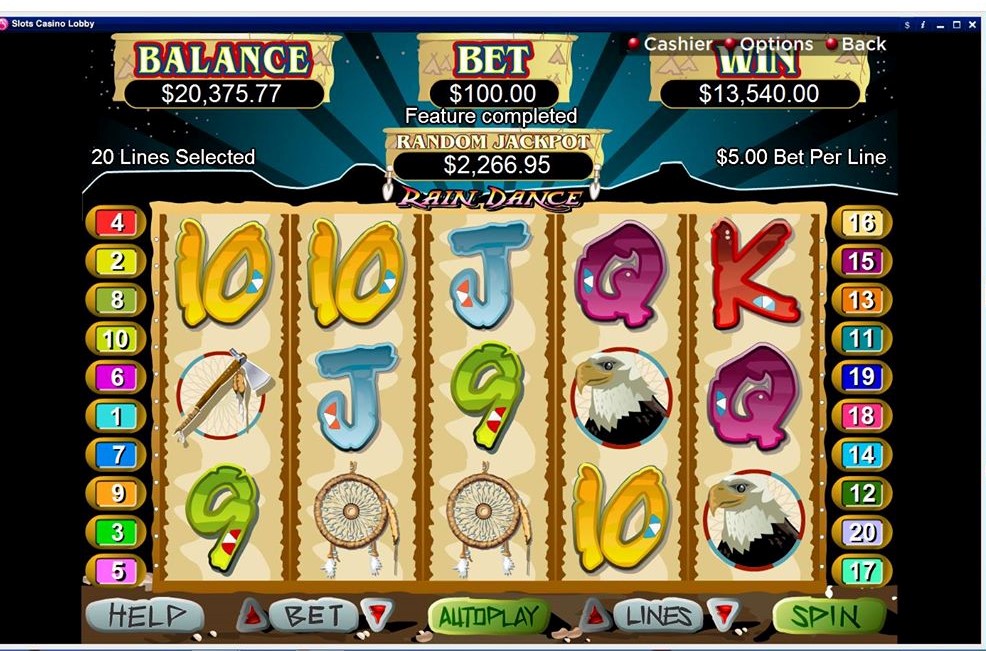Show payline 20 marker
Screen dimensions: 986x651
tap(861, 533)
